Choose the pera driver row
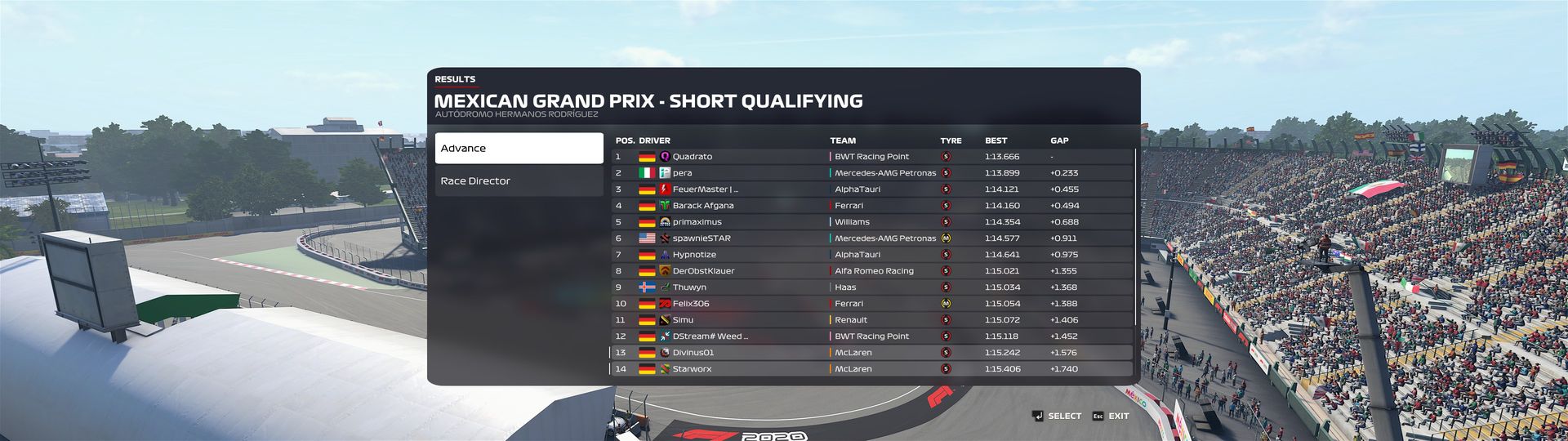 coord(871,173)
